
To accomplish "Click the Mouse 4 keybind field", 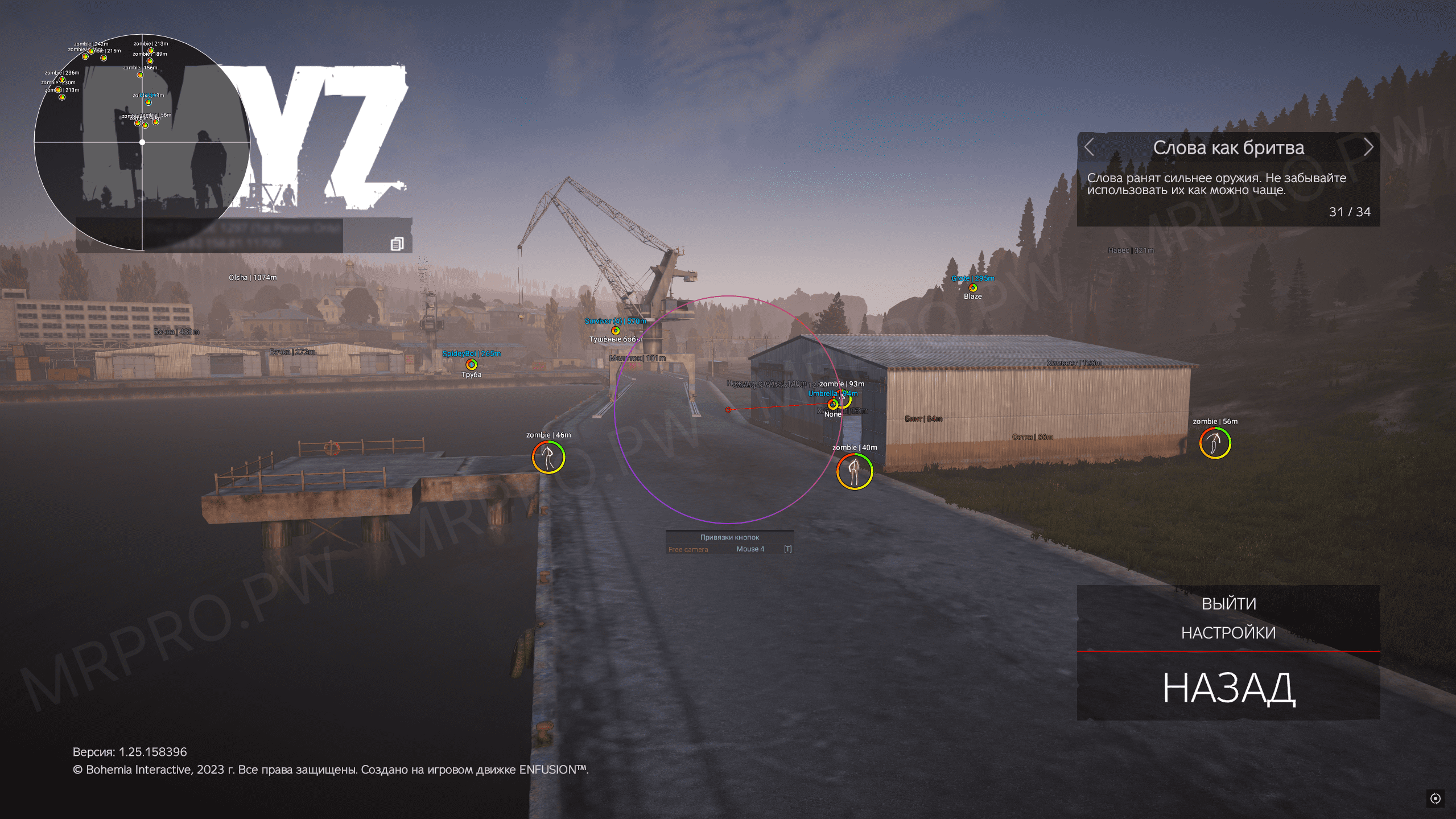I will 749,549.
